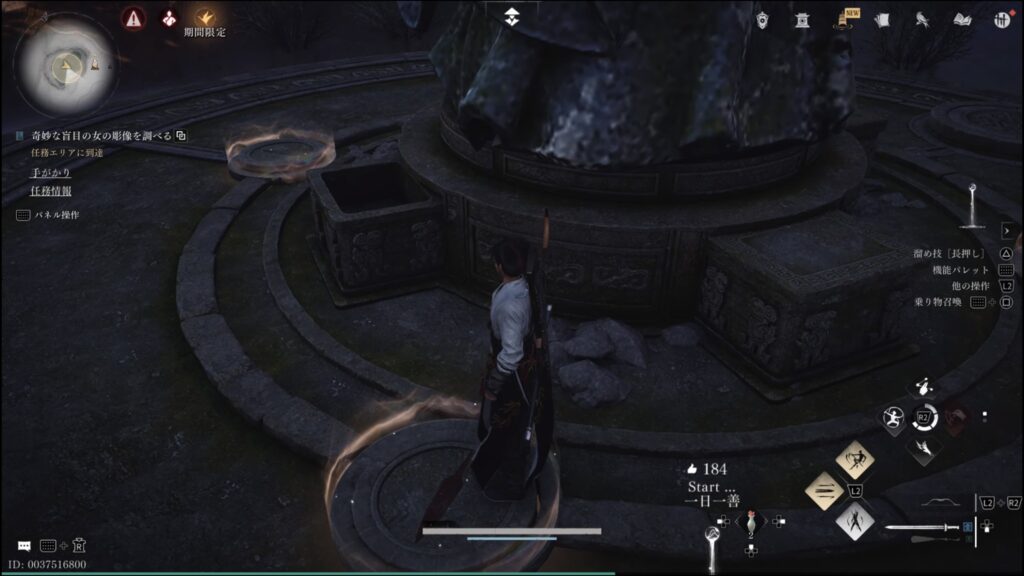Open the open book journal icon
Viewport: 1024px width, 576px height.
tap(963, 19)
